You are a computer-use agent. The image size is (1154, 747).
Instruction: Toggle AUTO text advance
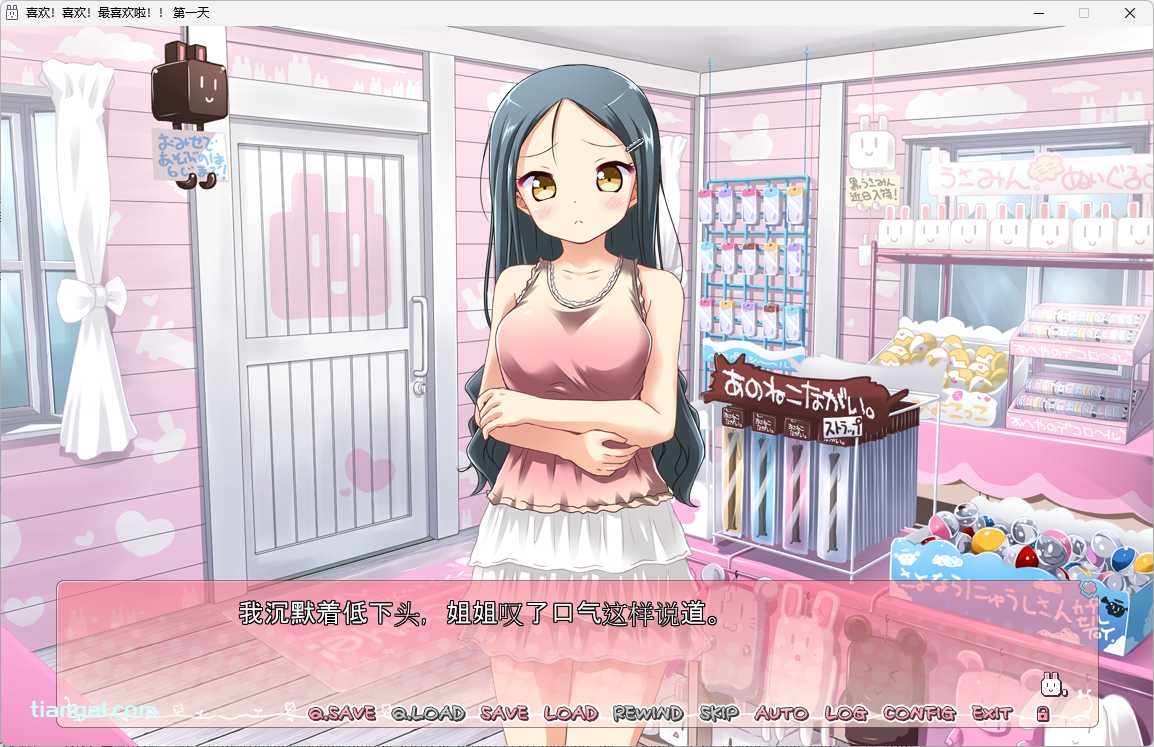(x=781, y=713)
